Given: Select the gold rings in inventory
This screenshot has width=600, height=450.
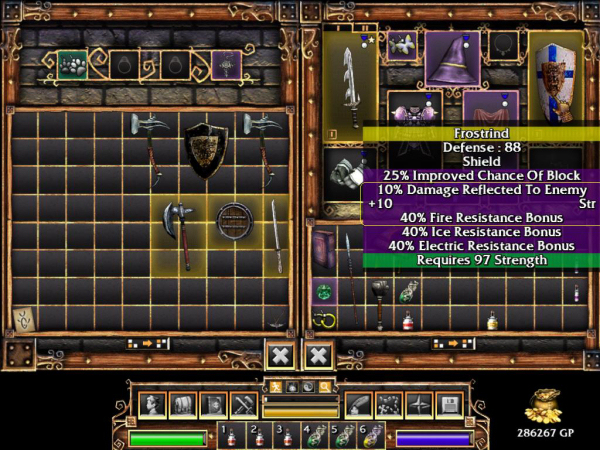Looking at the screenshot, I should (x=324, y=321).
